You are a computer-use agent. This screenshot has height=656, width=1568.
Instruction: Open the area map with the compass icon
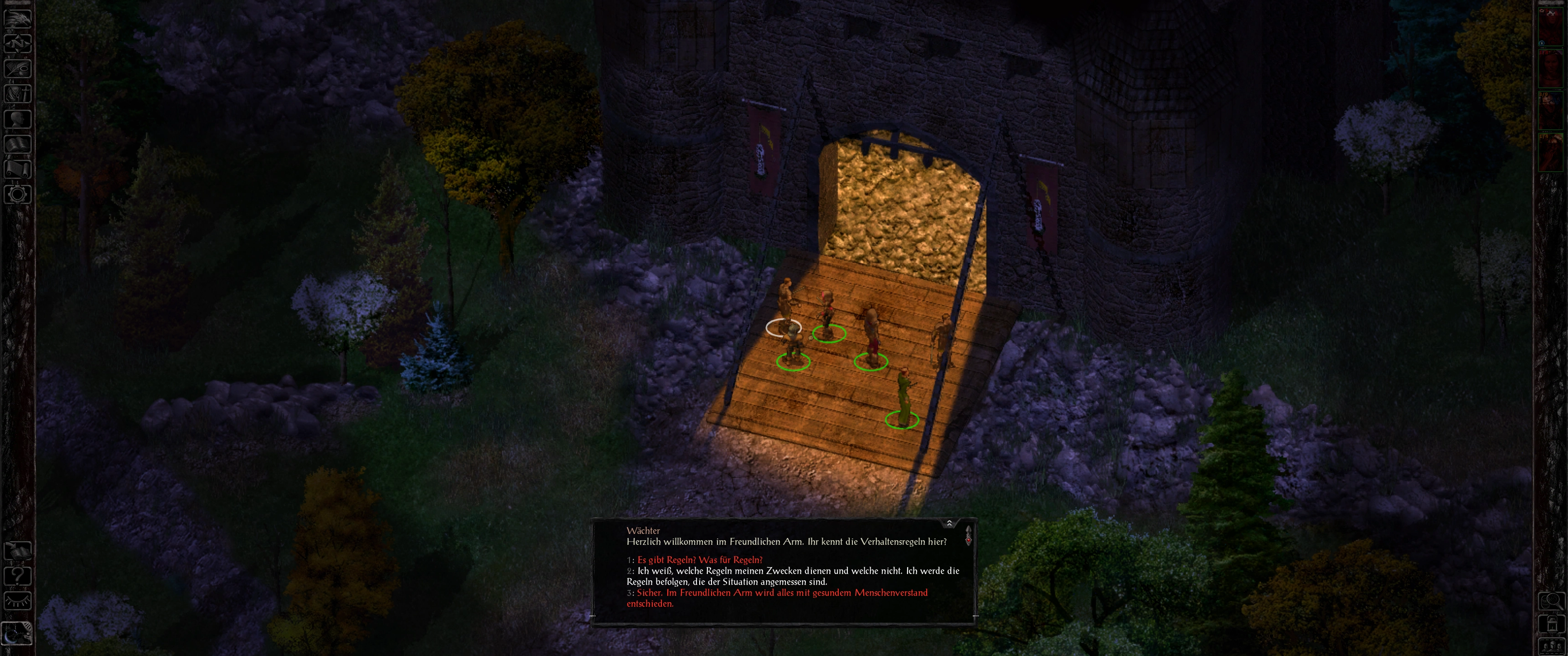click(x=18, y=43)
